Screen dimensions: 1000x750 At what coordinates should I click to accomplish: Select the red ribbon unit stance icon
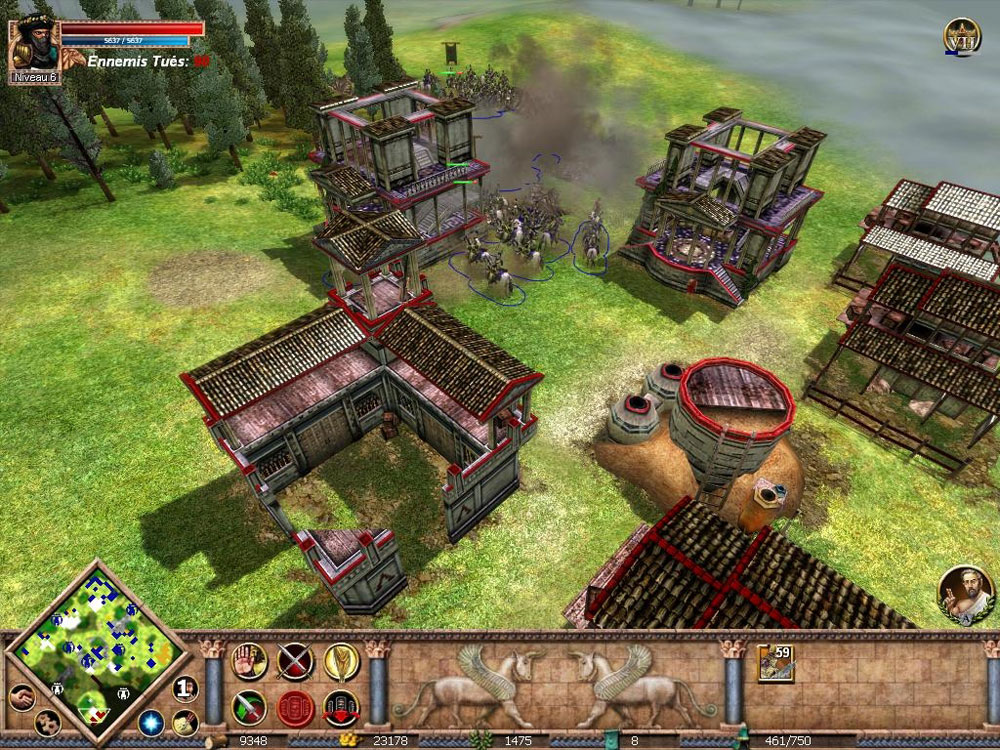pos(341,707)
